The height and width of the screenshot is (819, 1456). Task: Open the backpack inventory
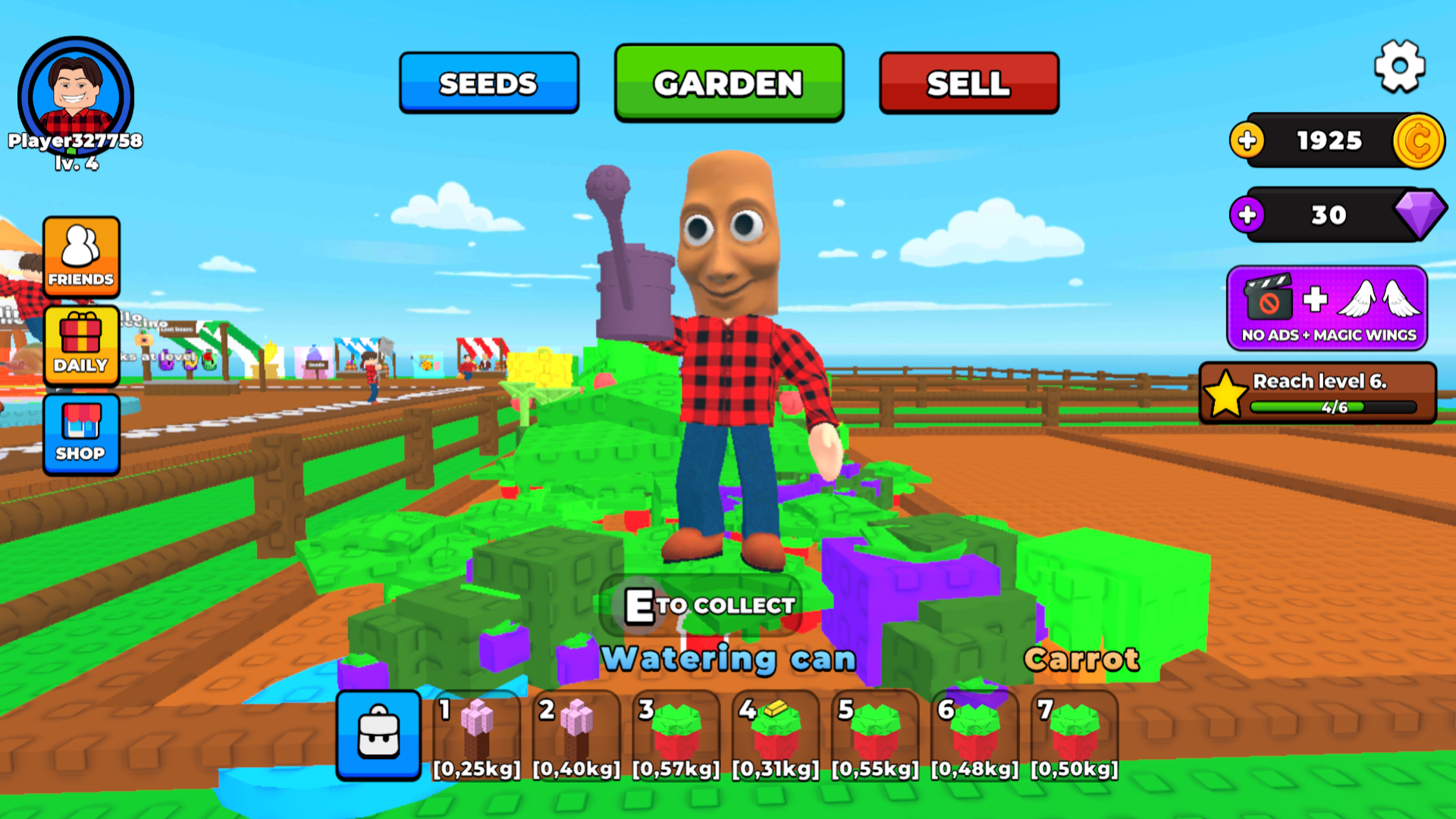click(x=378, y=735)
